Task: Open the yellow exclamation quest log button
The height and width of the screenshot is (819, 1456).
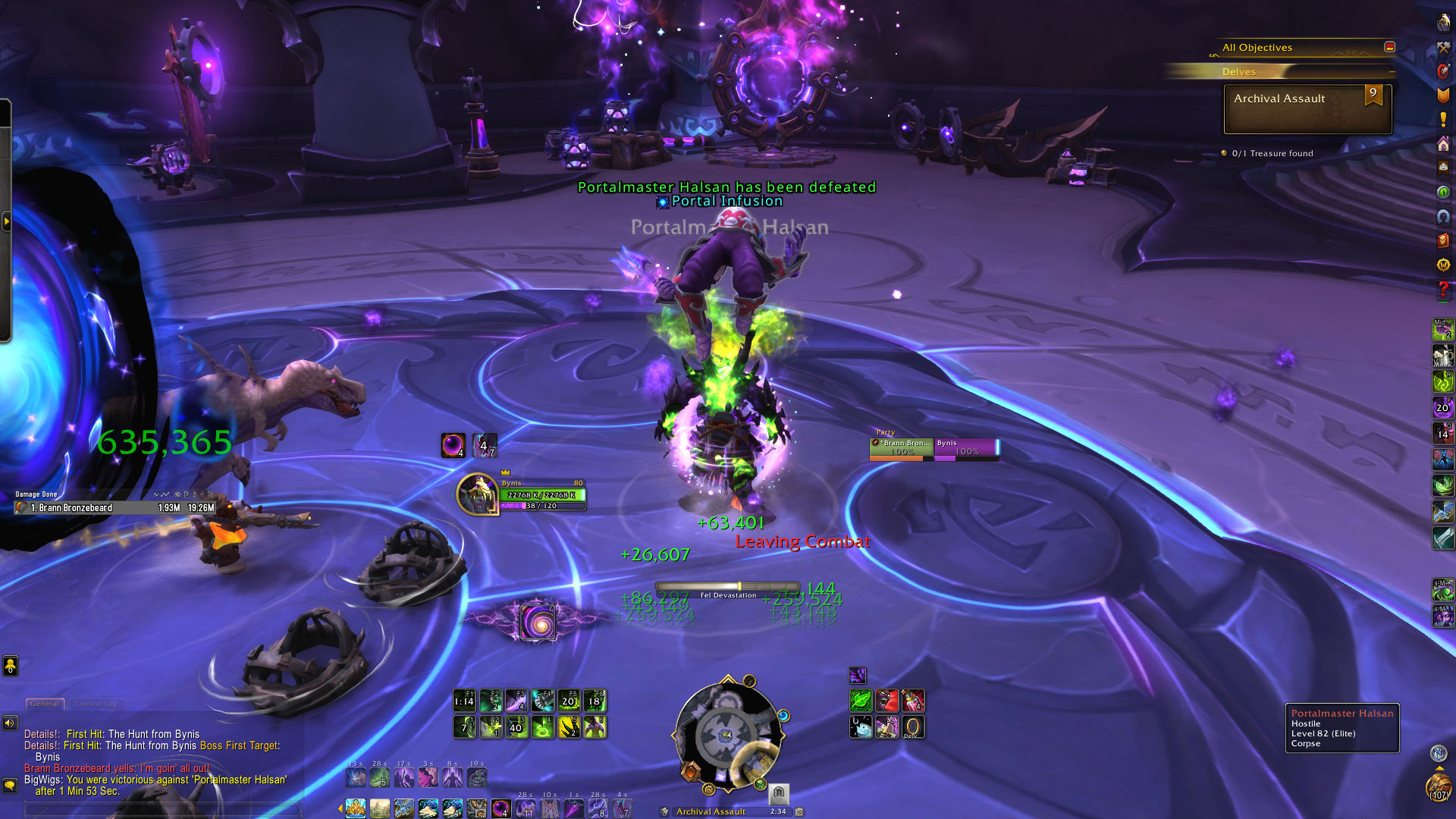Action: (x=1442, y=119)
